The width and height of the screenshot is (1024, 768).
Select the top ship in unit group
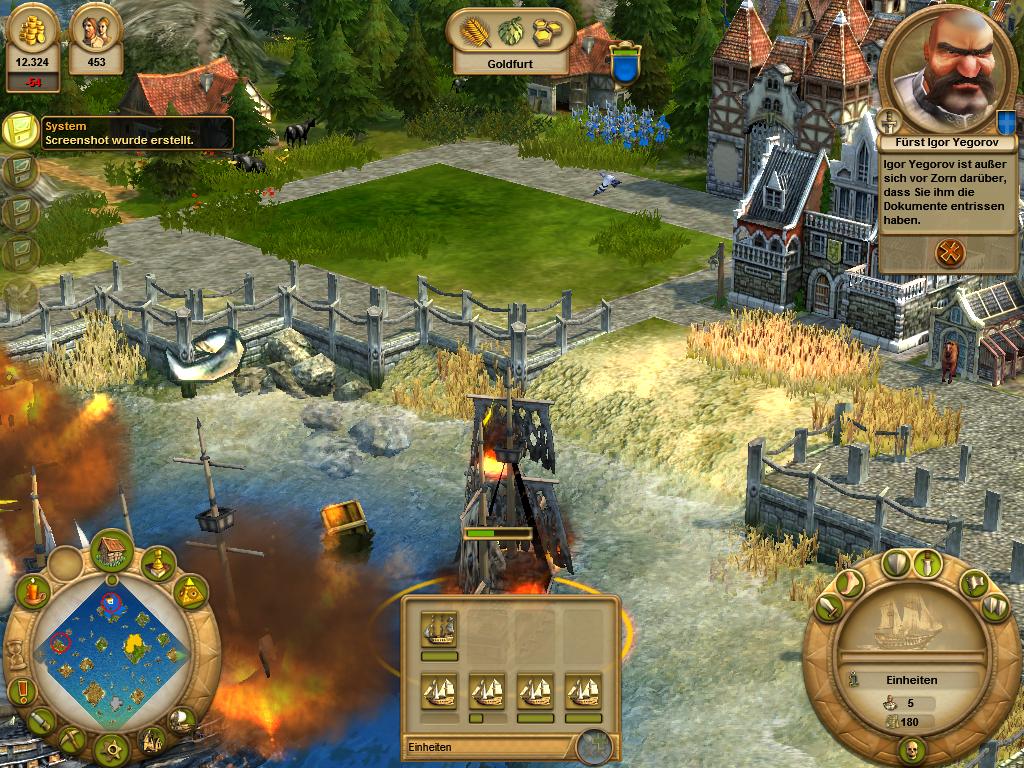pyautogui.click(x=439, y=628)
